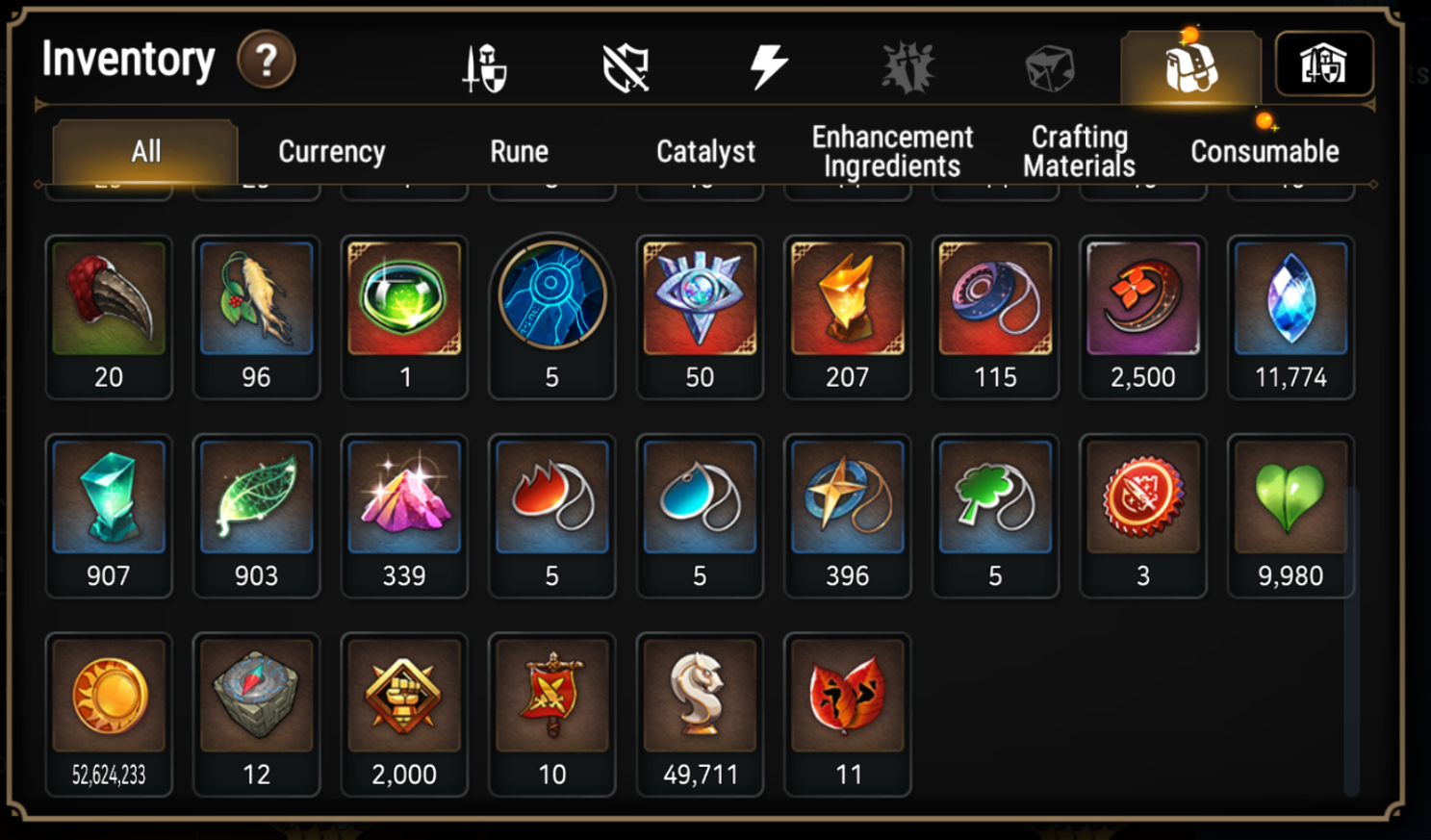Switch to the Currency tab
Viewport: 1431px width, 840px height.
point(331,151)
